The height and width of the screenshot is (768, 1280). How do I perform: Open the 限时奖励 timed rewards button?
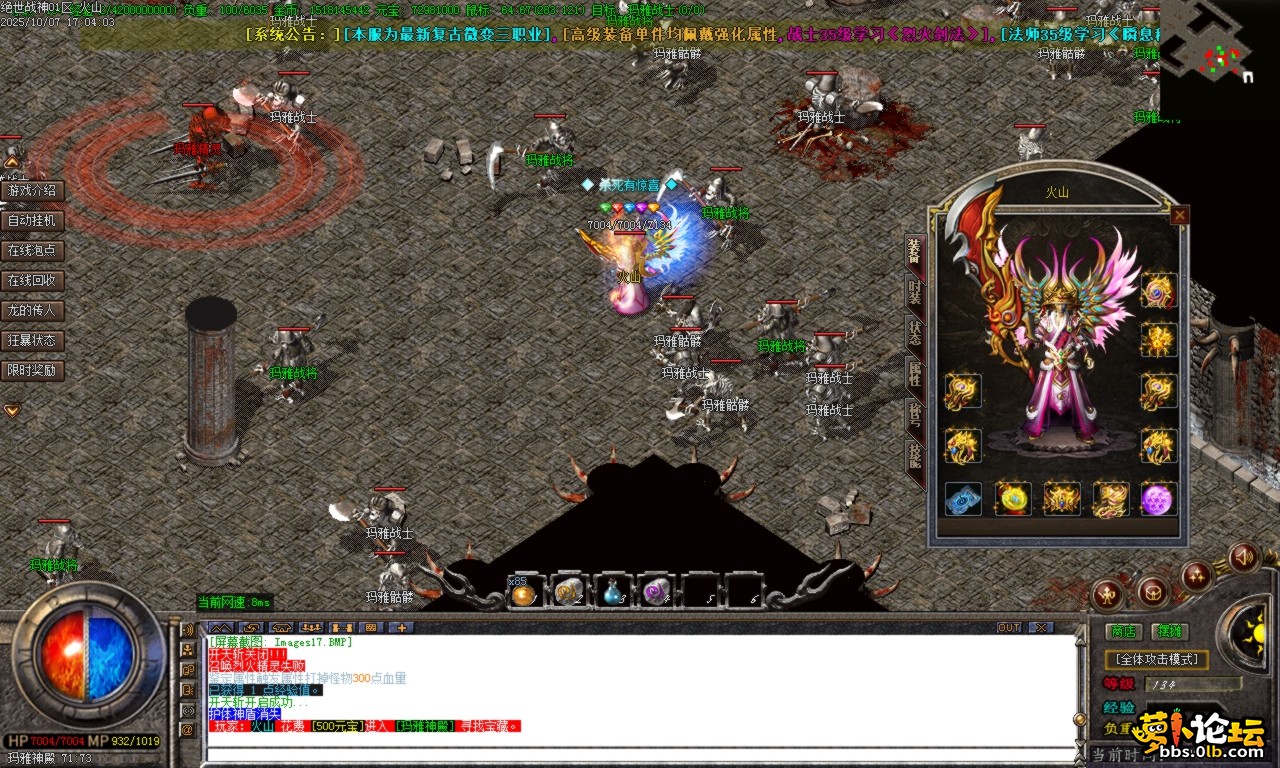(33, 371)
